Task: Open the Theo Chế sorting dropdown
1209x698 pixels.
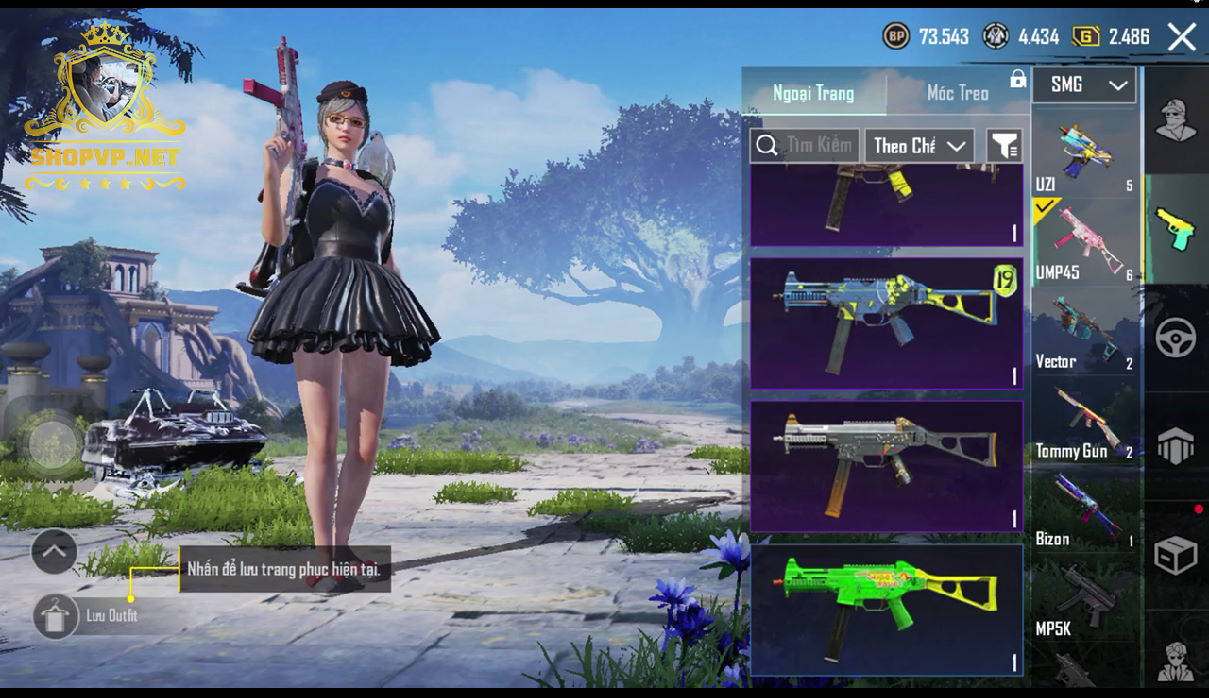Action: coord(919,146)
